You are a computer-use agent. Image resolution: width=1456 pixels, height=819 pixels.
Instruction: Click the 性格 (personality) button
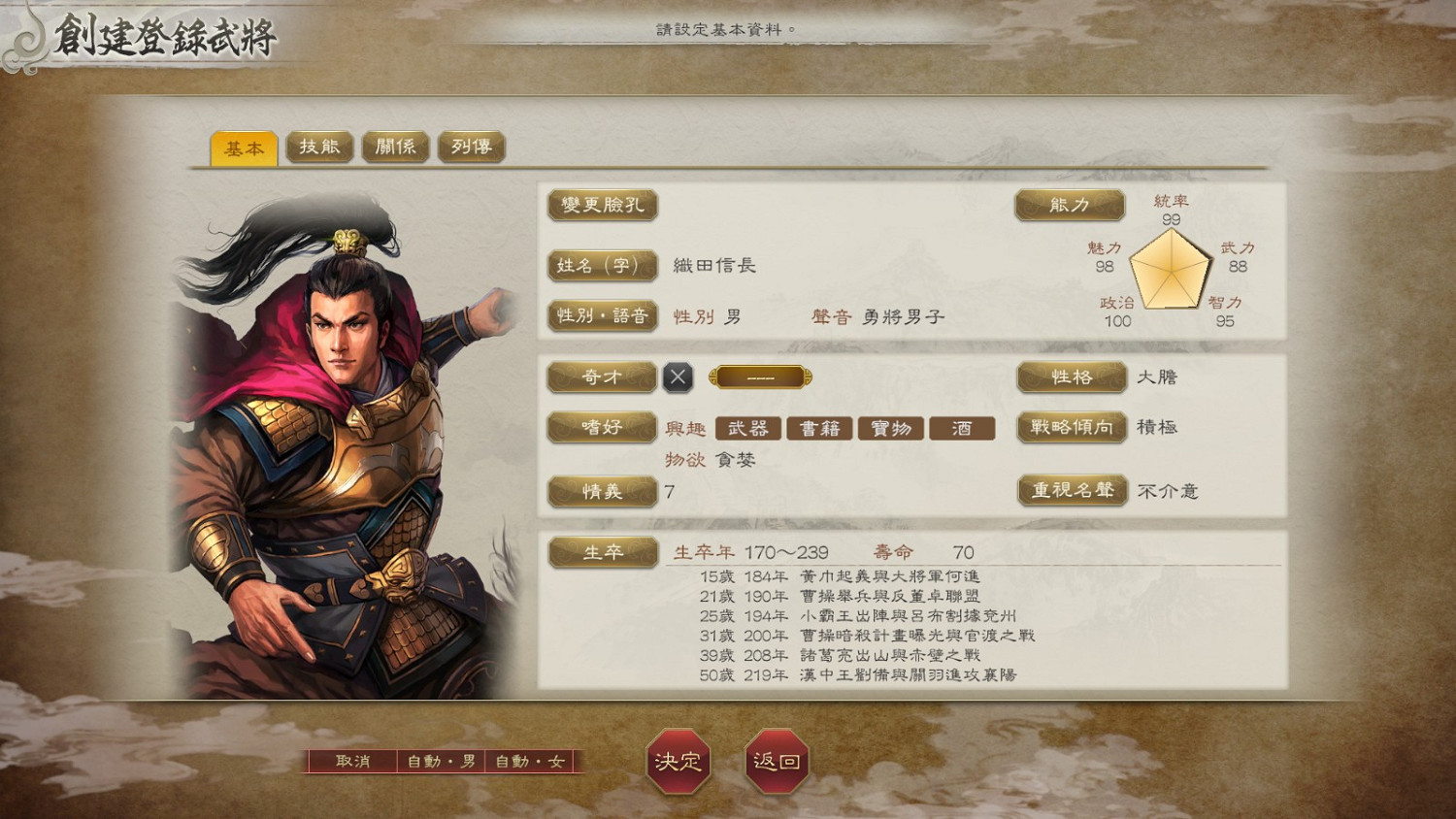(x=1071, y=377)
